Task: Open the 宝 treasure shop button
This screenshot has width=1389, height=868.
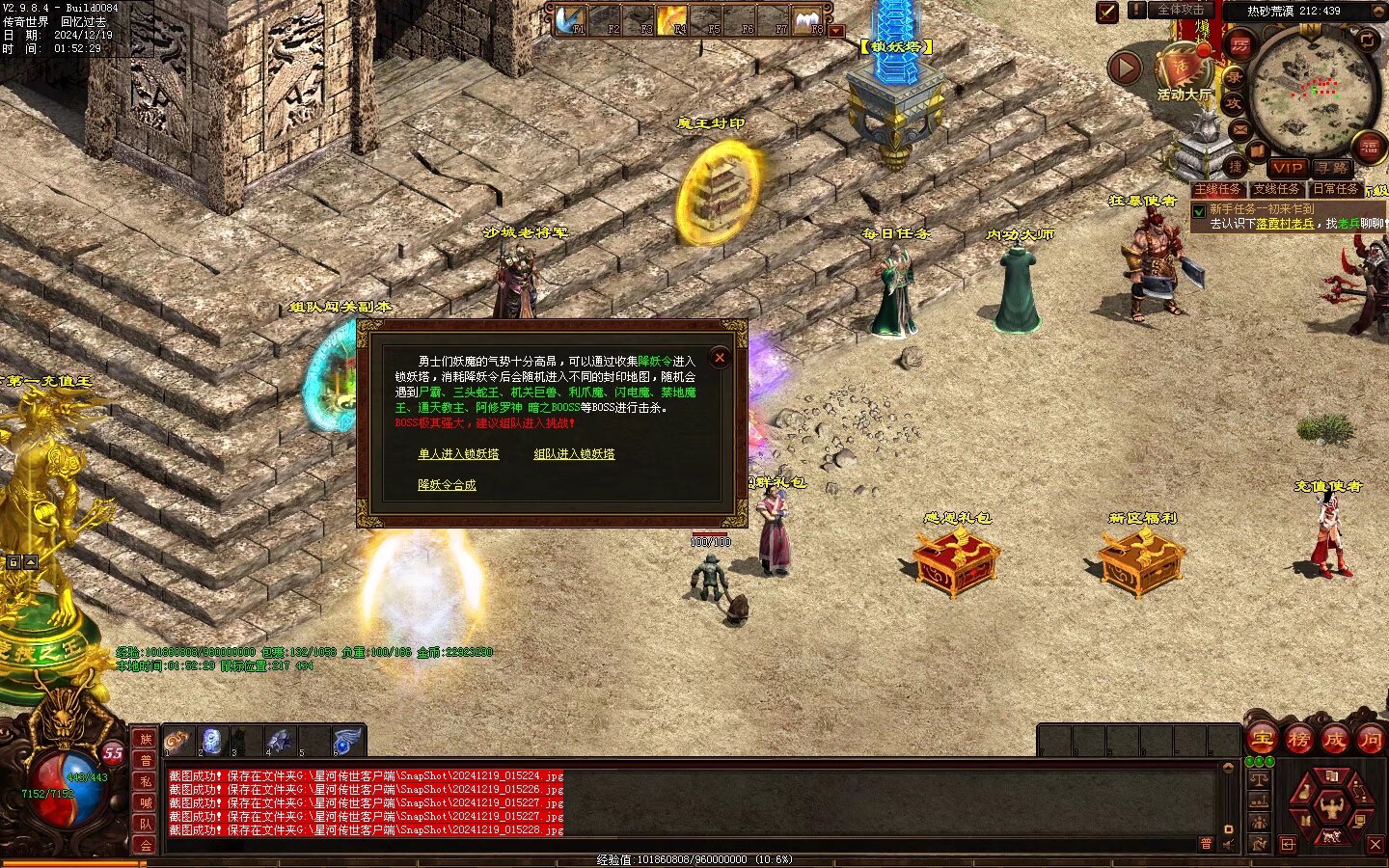Action: point(1262,740)
